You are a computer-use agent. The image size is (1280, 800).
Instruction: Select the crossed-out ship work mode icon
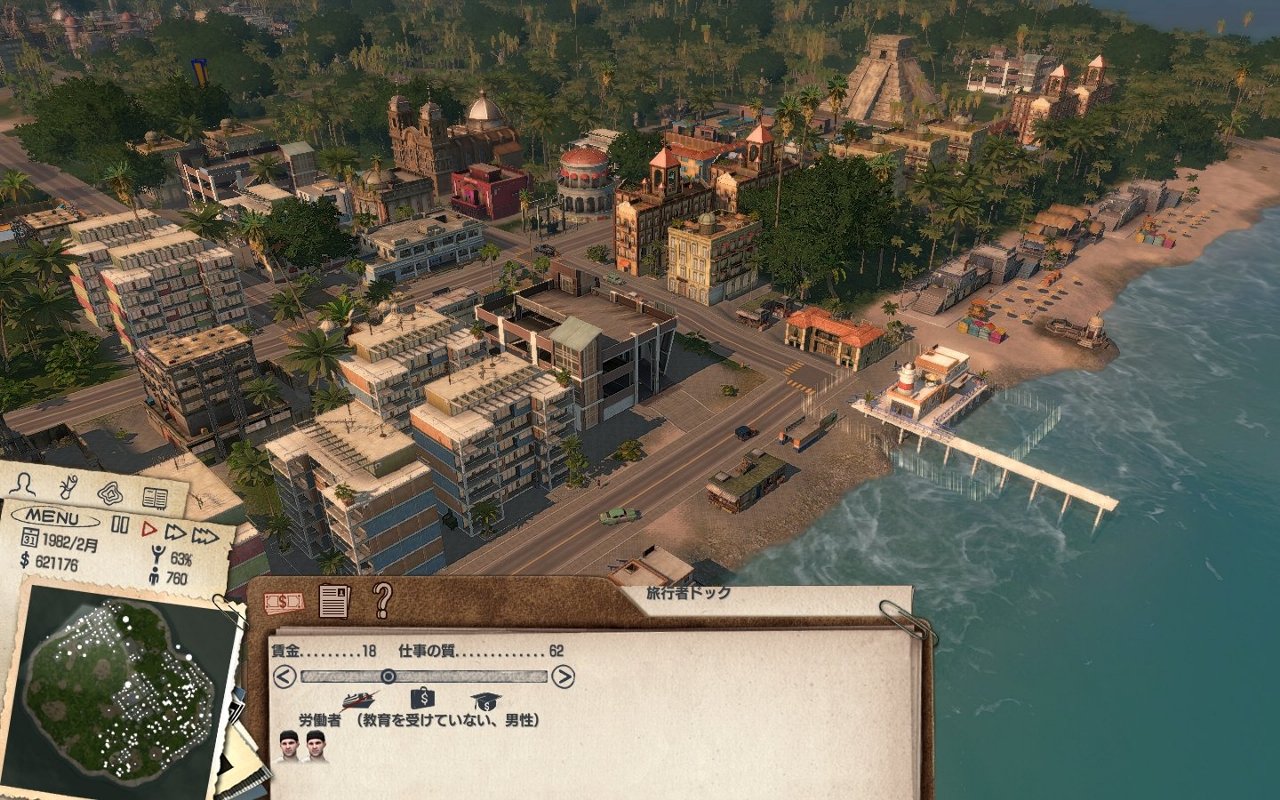pos(358,699)
